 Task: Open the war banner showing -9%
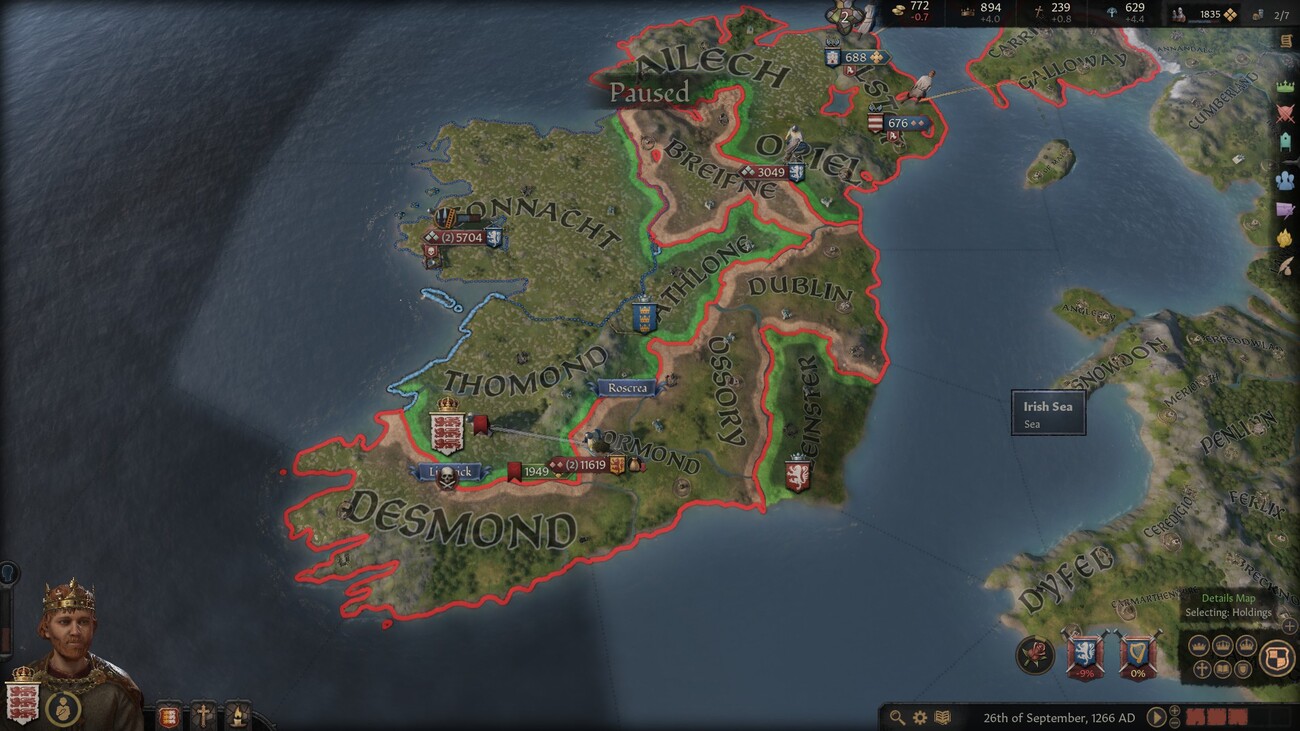coord(1084,655)
